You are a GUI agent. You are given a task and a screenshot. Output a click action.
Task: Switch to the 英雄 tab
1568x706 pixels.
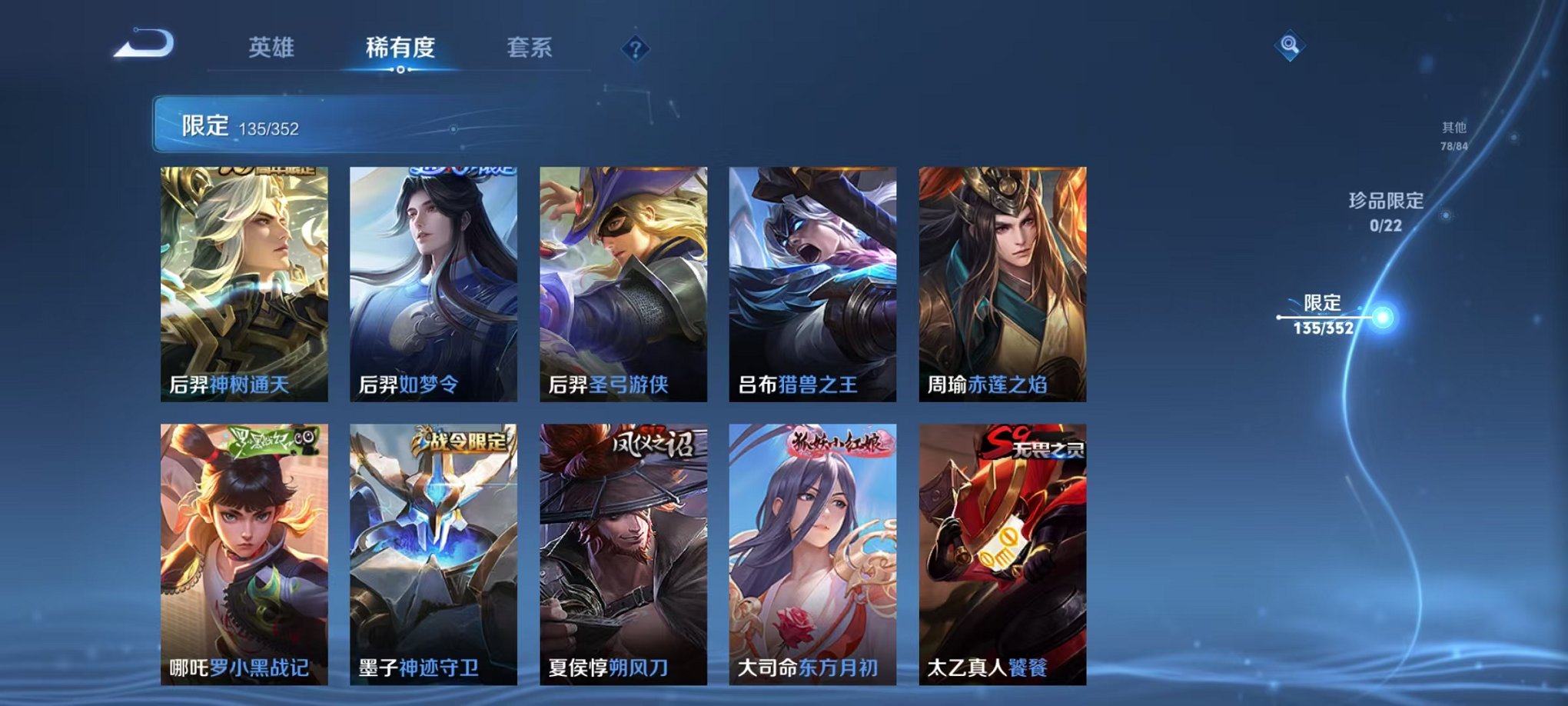(x=272, y=48)
